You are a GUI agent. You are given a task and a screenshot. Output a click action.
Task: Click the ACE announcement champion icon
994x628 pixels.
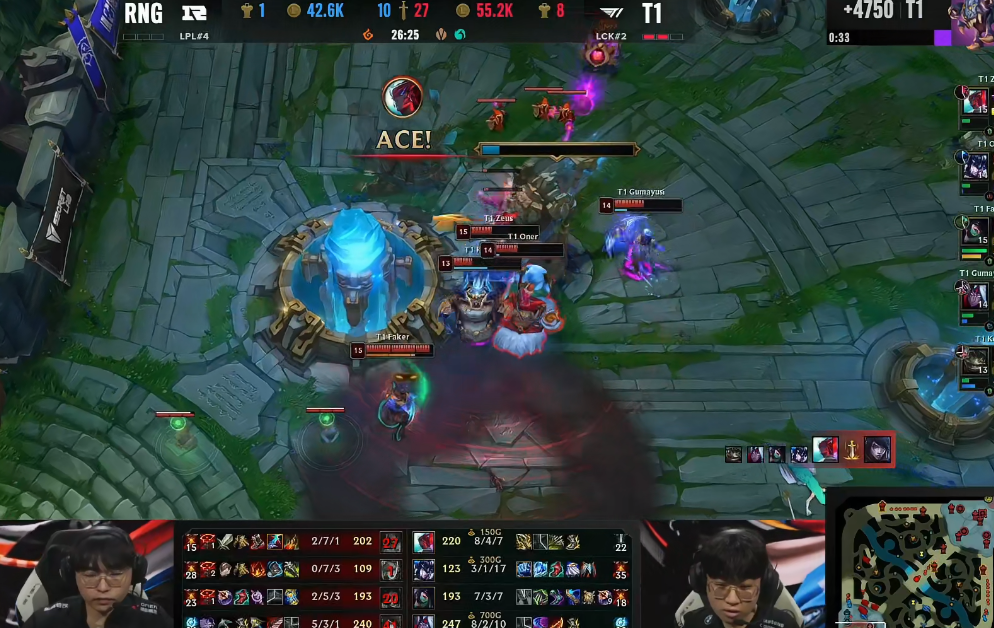403,97
